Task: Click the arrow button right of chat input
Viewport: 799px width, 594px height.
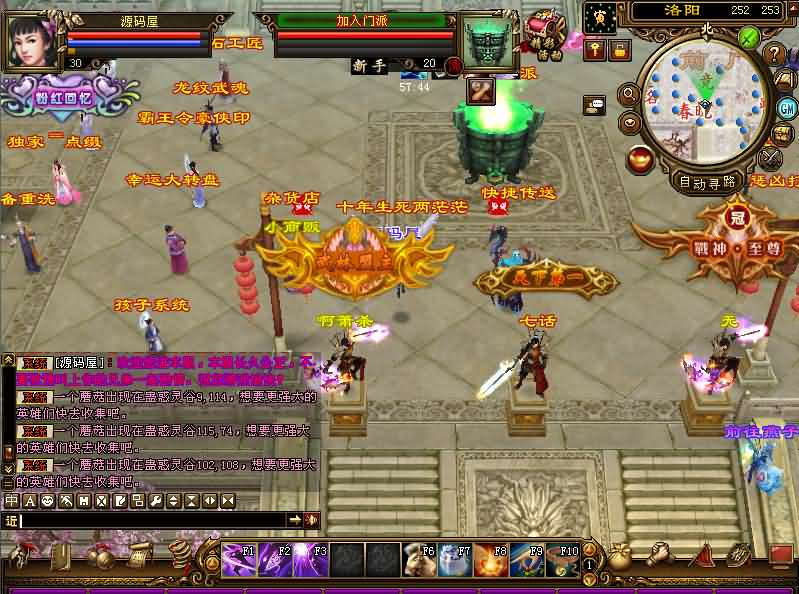Action: tap(295, 520)
